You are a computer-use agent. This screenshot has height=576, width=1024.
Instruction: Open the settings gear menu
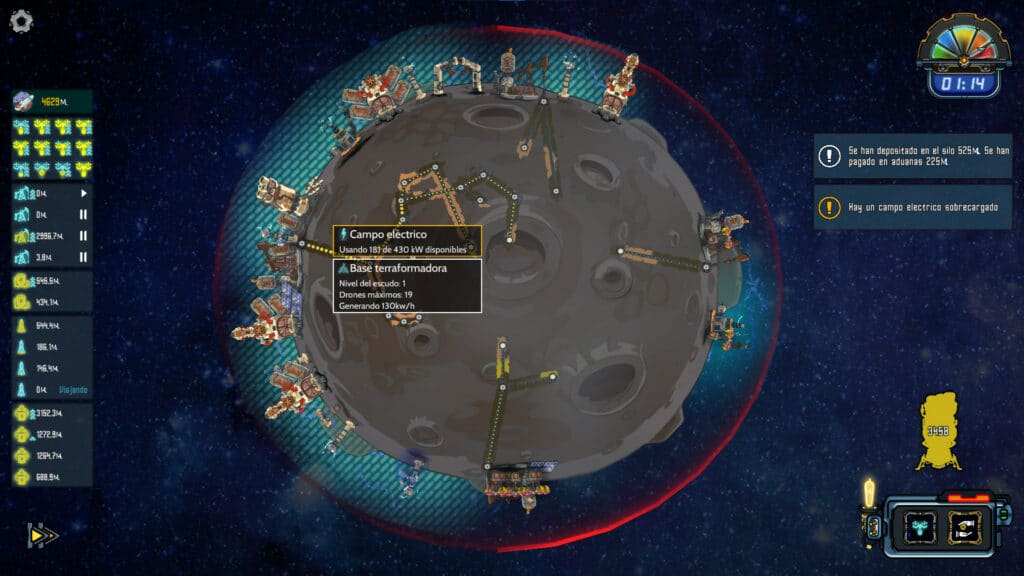click(21, 21)
